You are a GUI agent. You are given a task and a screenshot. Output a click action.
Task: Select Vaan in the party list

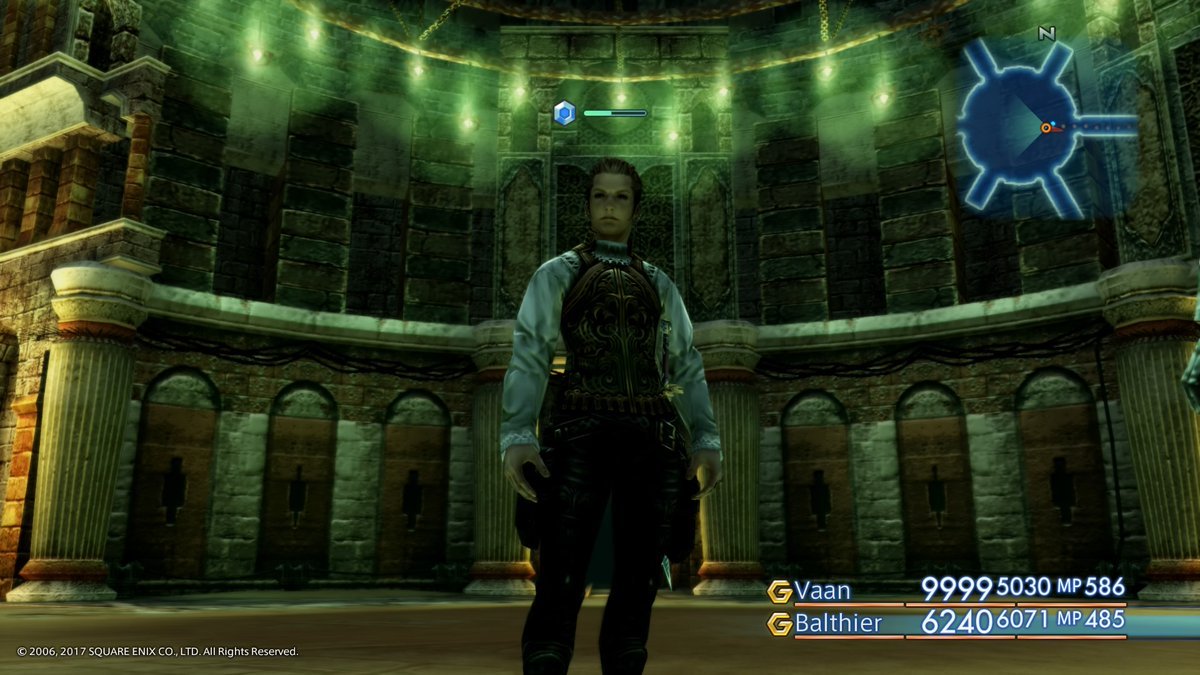822,590
